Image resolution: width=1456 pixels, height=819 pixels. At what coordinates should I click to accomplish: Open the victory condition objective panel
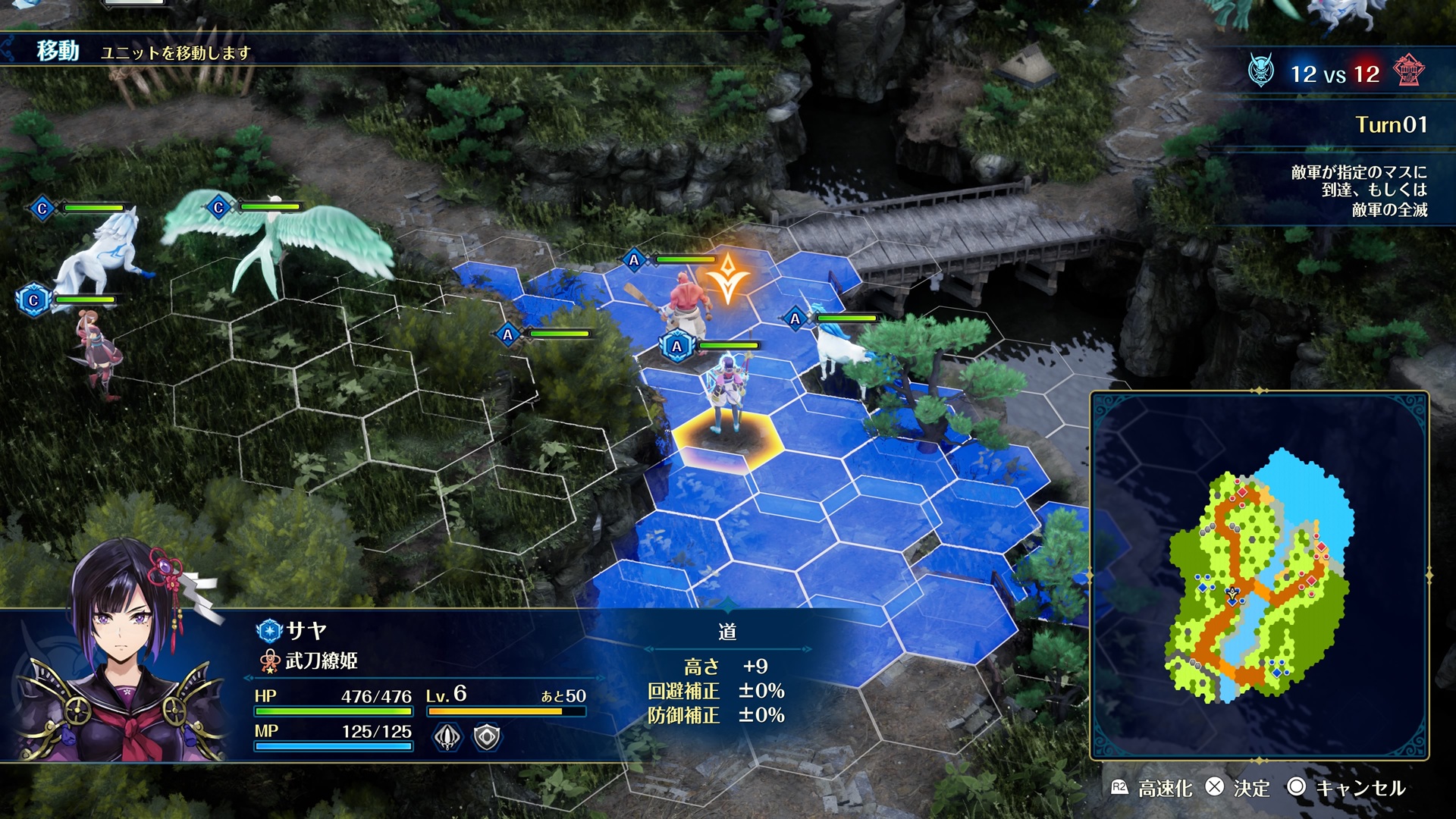(1357, 190)
